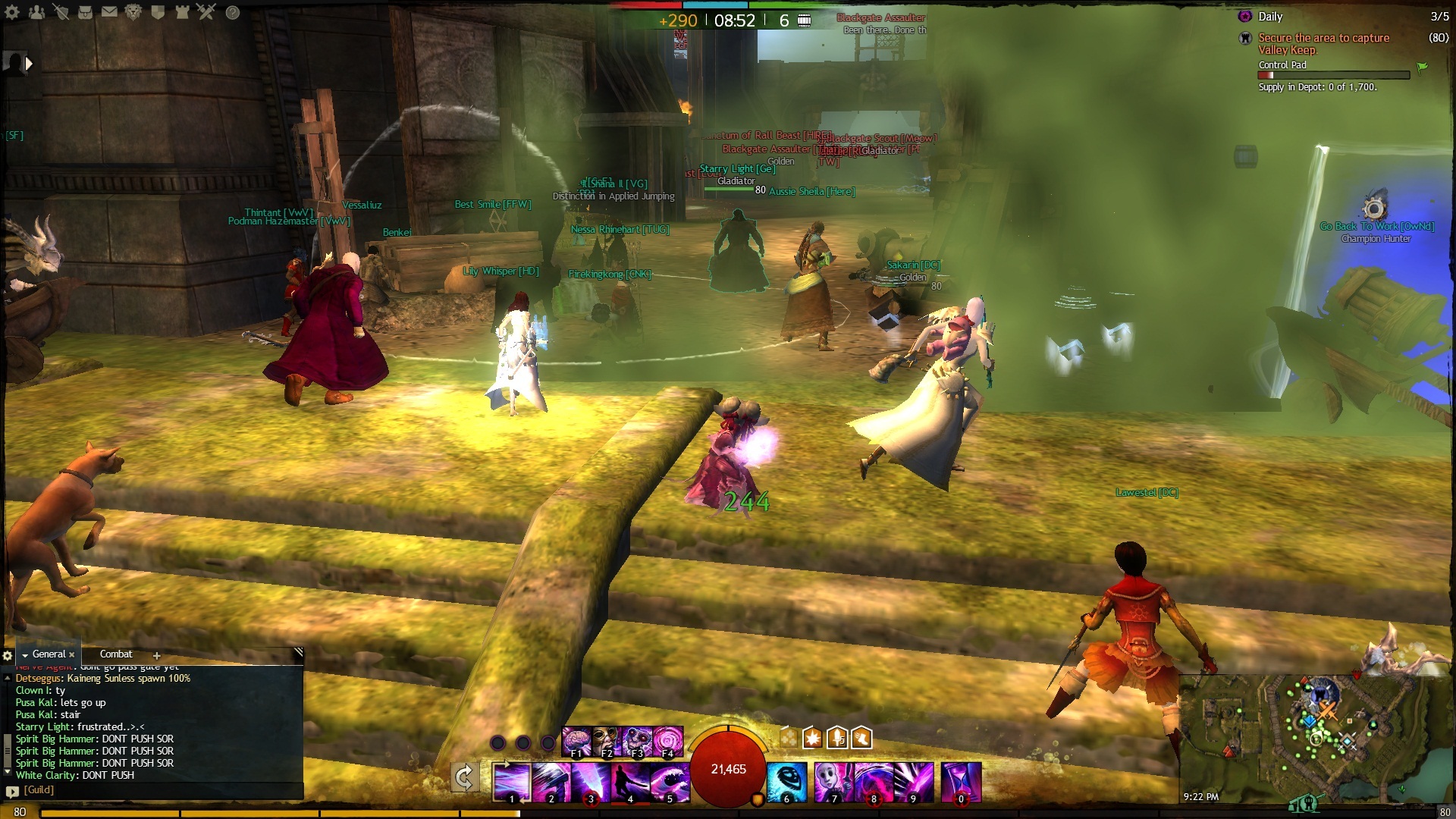This screenshot has height=819, width=1456.
Task: Expand the Daily achievements tracker
Action: (x=1270, y=17)
